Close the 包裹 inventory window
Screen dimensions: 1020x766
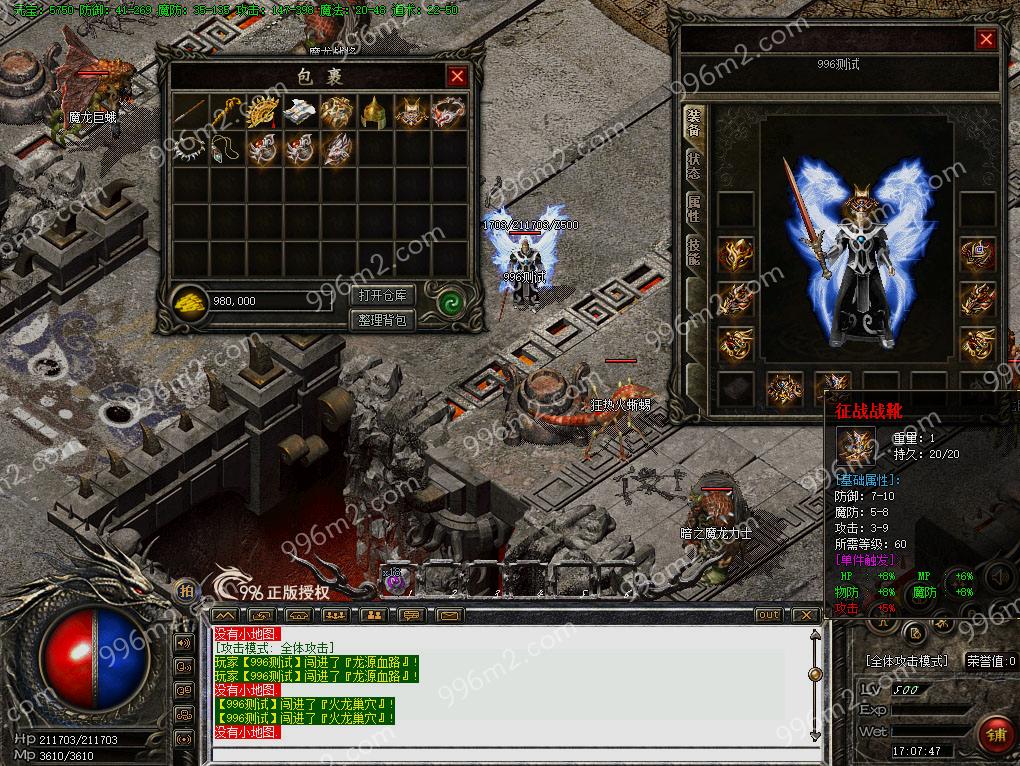(457, 76)
